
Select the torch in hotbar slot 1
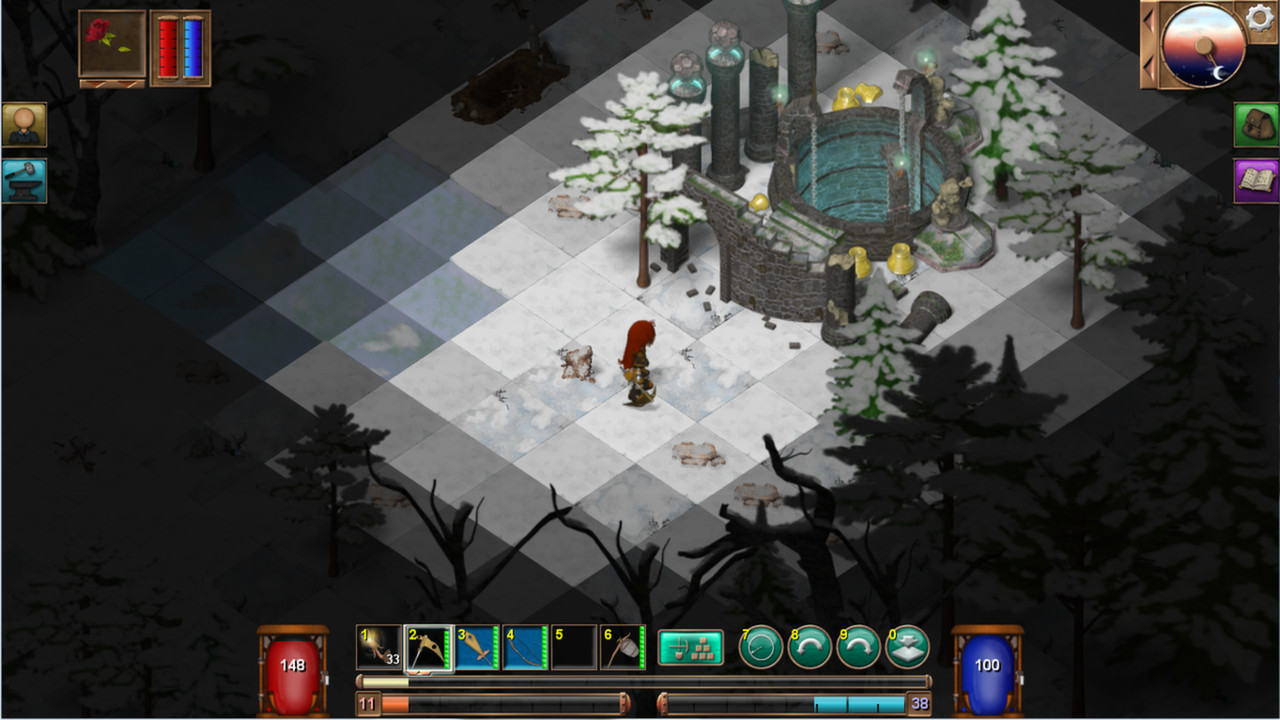[380, 647]
